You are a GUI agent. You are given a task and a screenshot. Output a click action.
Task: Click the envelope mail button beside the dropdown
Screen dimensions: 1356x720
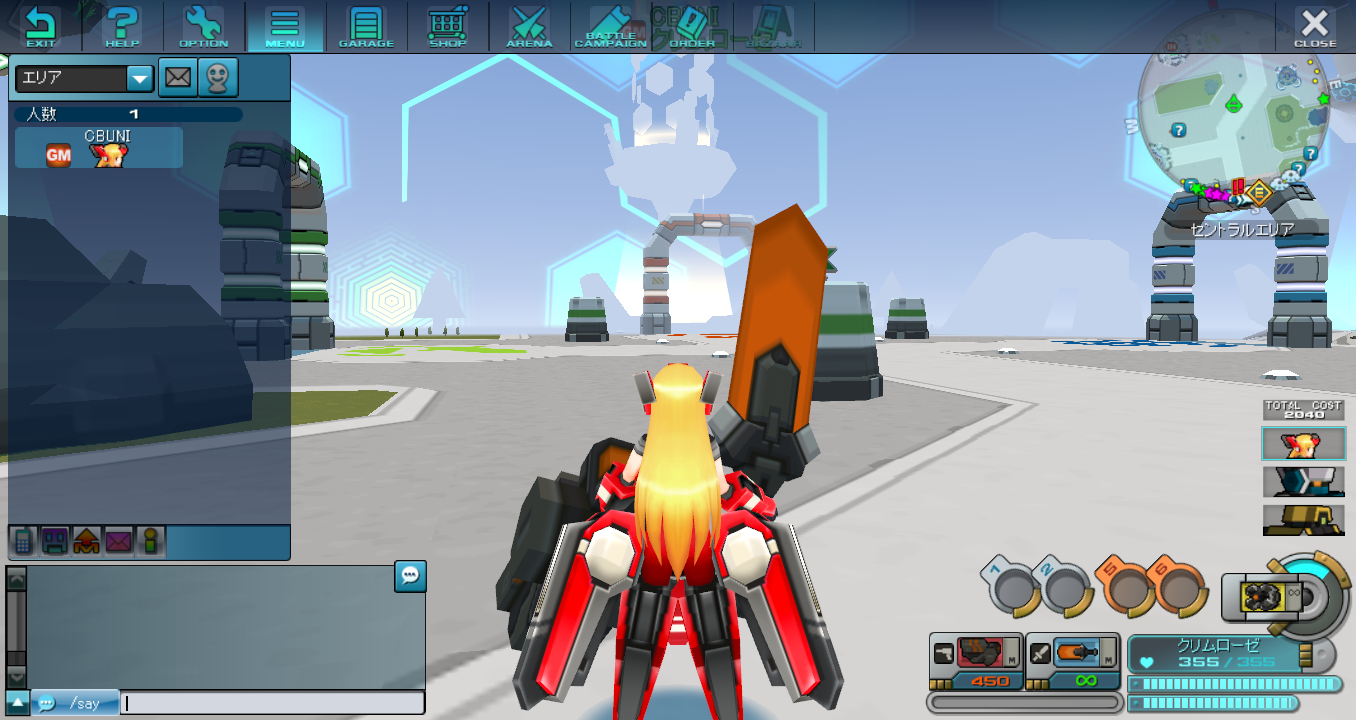click(x=178, y=78)
